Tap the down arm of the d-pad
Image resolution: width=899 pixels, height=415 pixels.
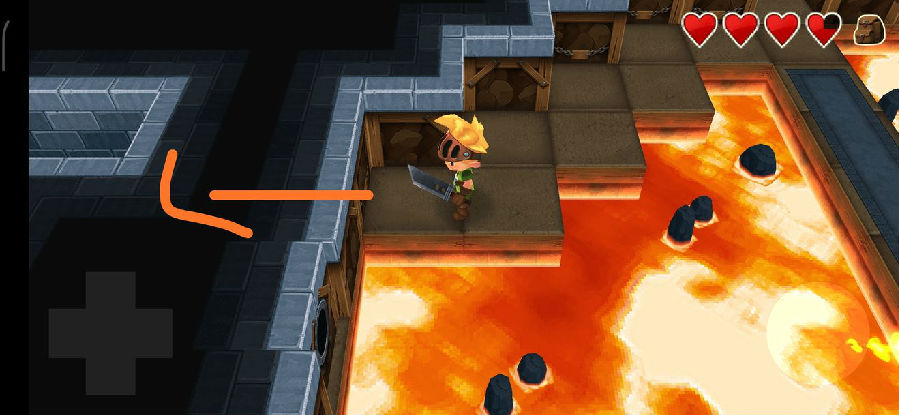[110, 374]
